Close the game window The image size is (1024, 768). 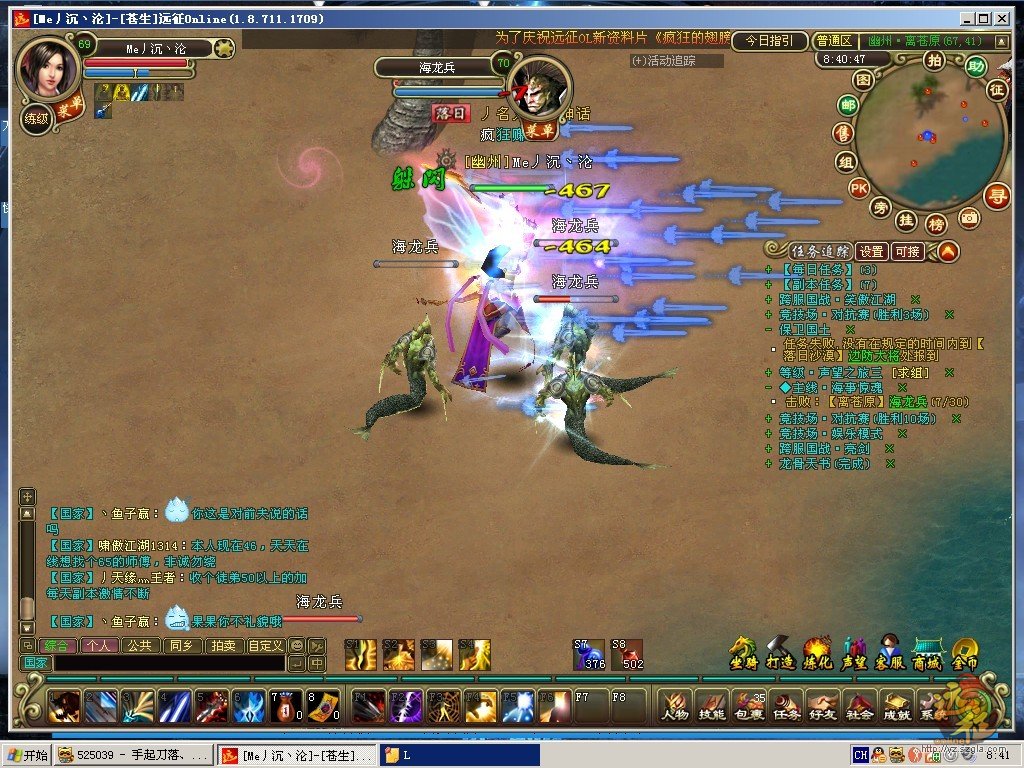click(x=1000, y=18)
